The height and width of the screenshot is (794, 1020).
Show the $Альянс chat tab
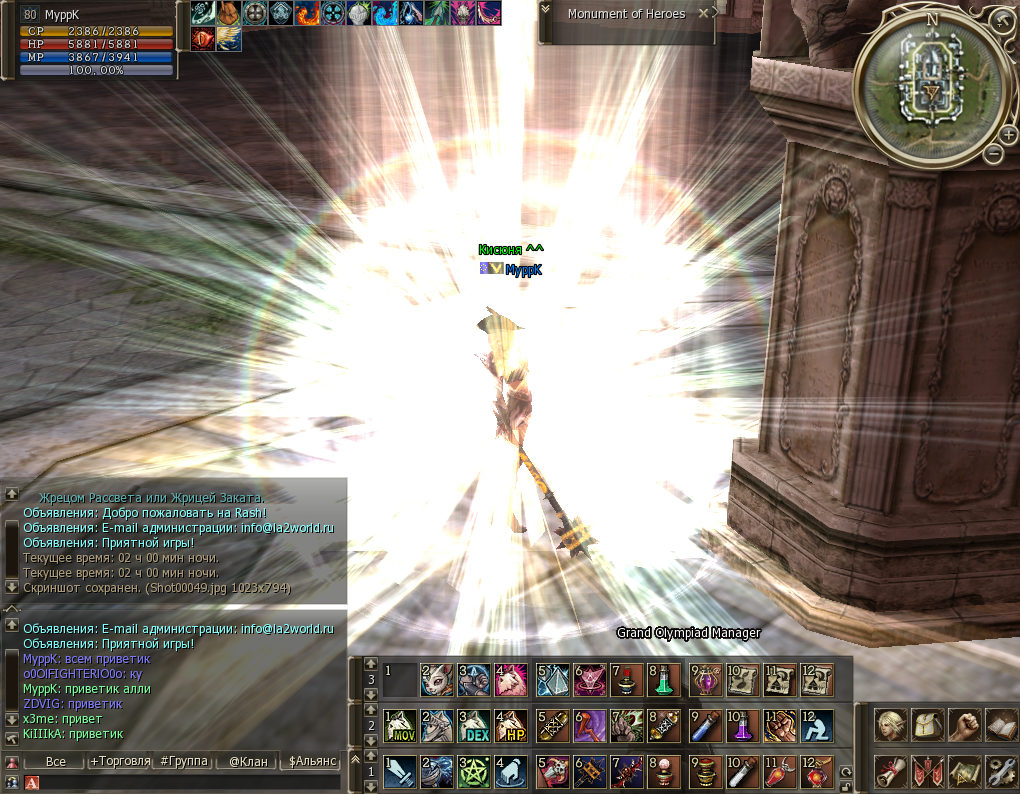pyautogui.click(x=312, y=761)
